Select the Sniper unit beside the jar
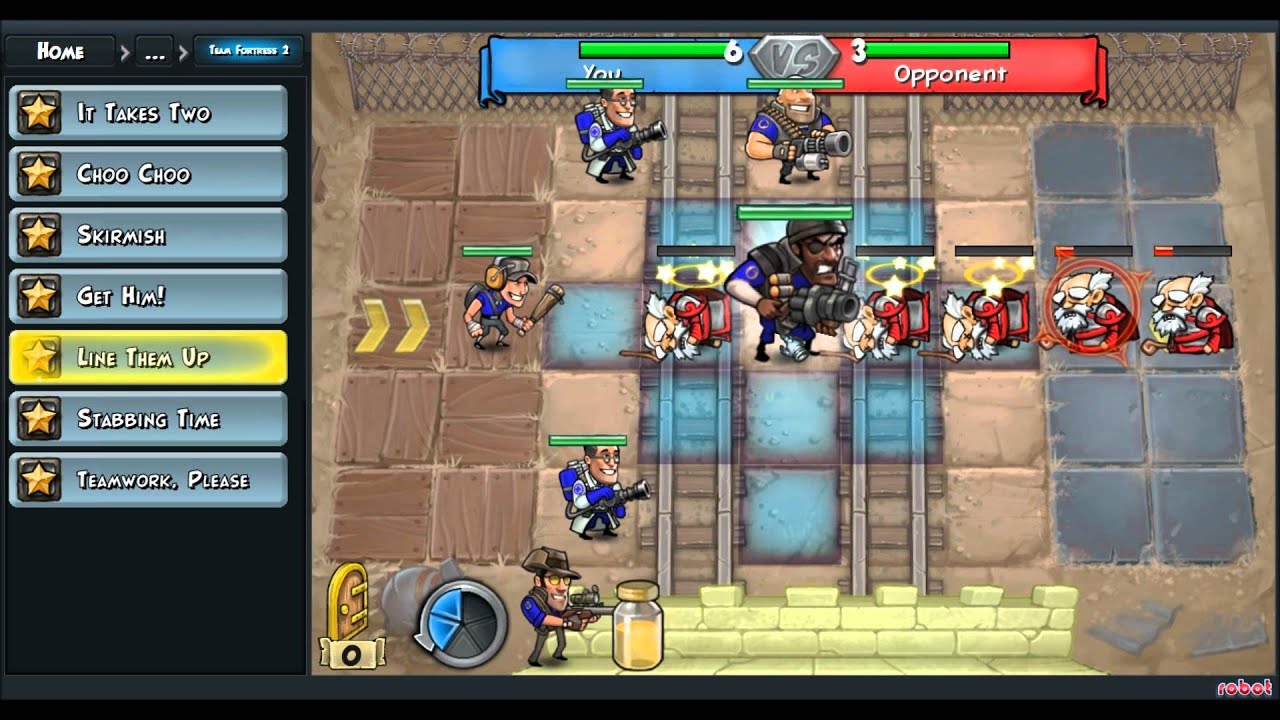The image size is (1280, 720). (555, 606)
